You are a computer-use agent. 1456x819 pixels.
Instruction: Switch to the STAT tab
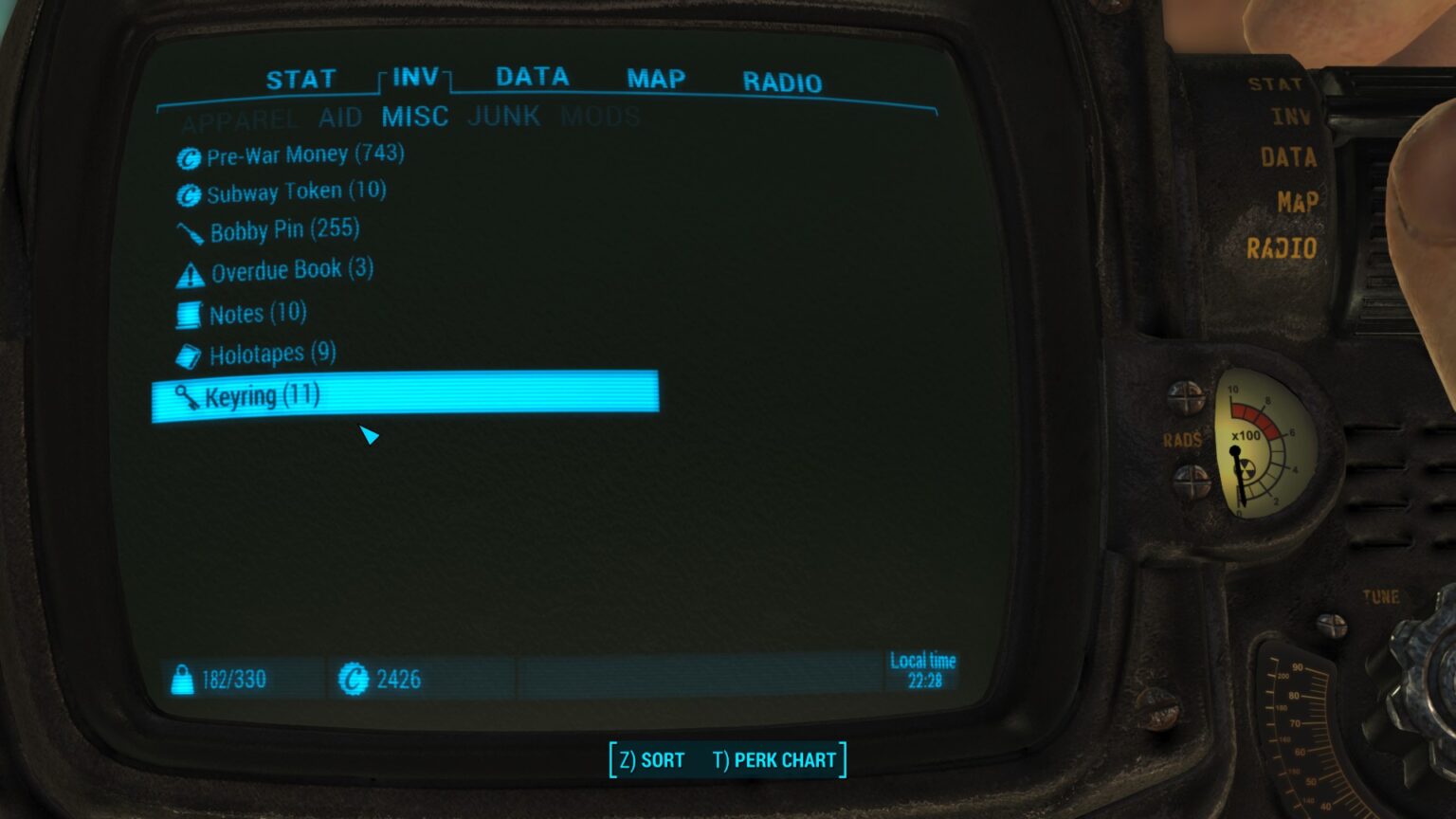pyautogui.click(x=303, y=79)
